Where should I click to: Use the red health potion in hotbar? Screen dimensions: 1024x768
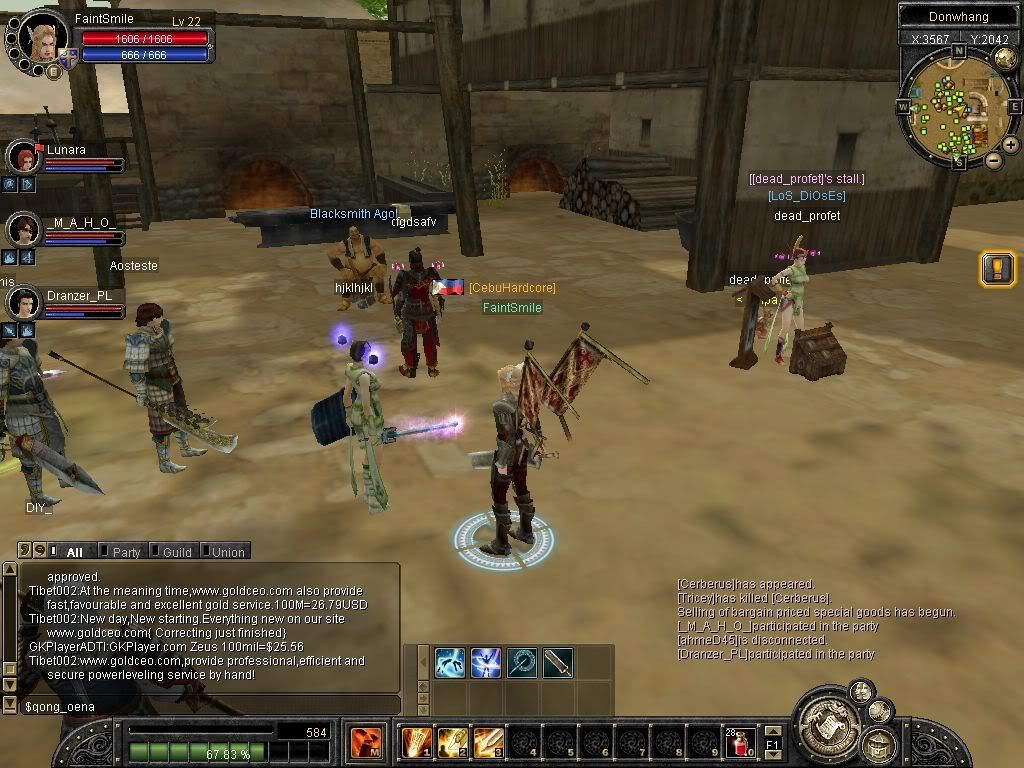coord(741,743)
